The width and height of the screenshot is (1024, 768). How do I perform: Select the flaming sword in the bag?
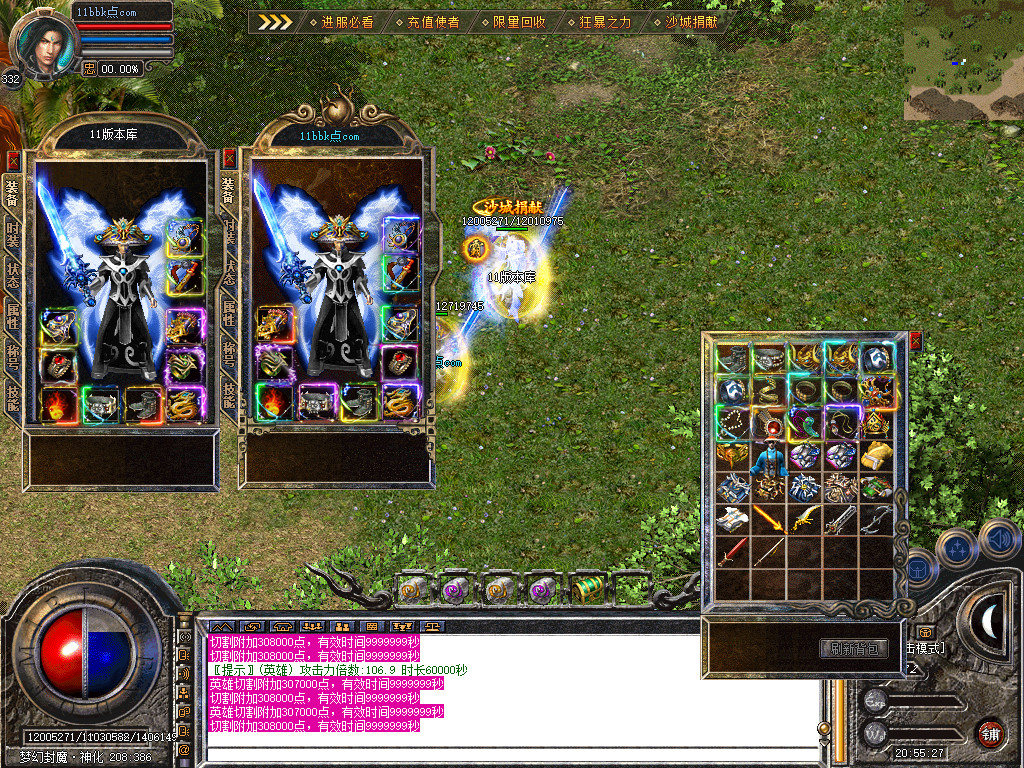click(x=768, y=518)
